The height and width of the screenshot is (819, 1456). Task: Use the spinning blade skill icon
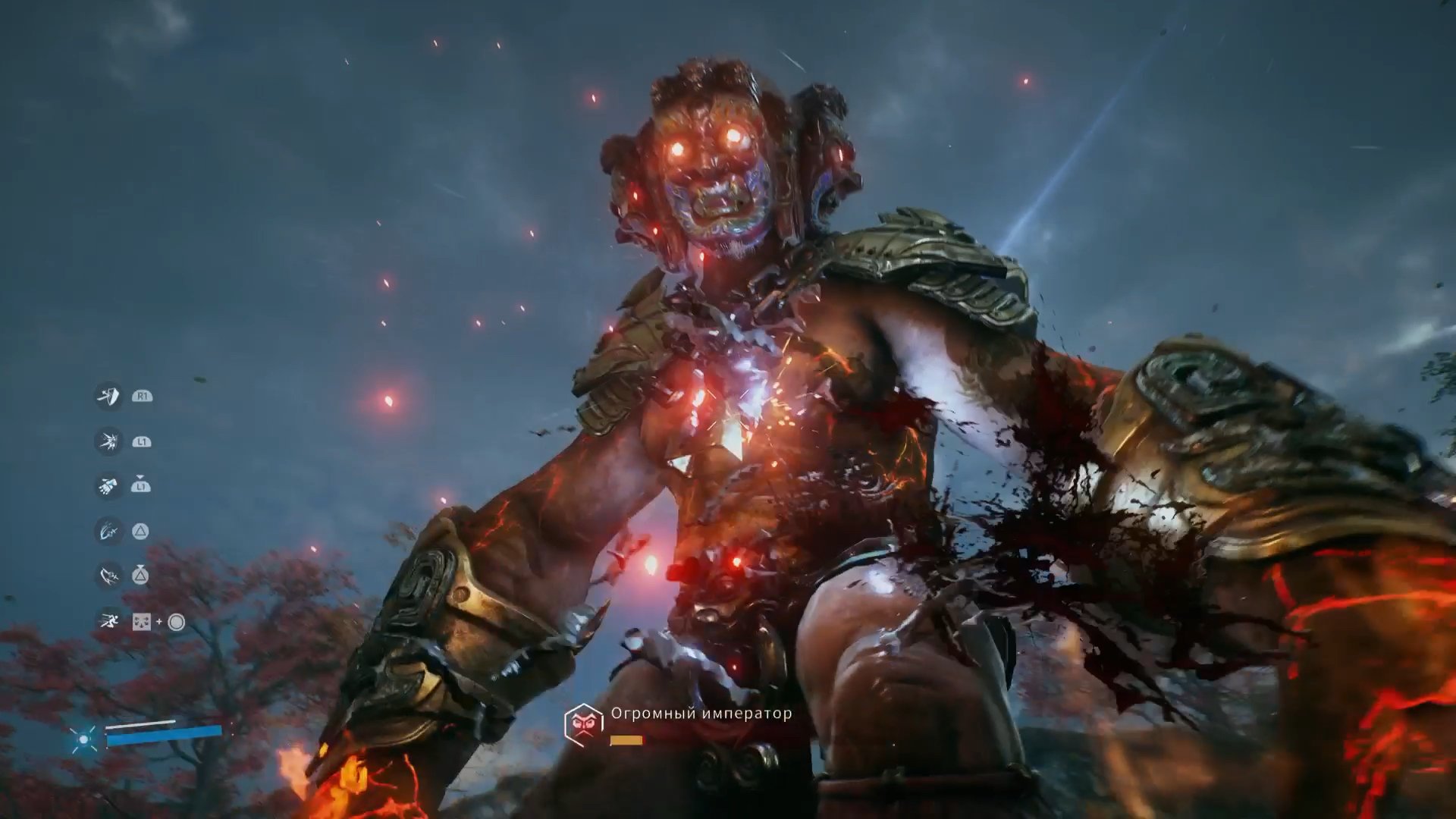click(x=108, y=576)
